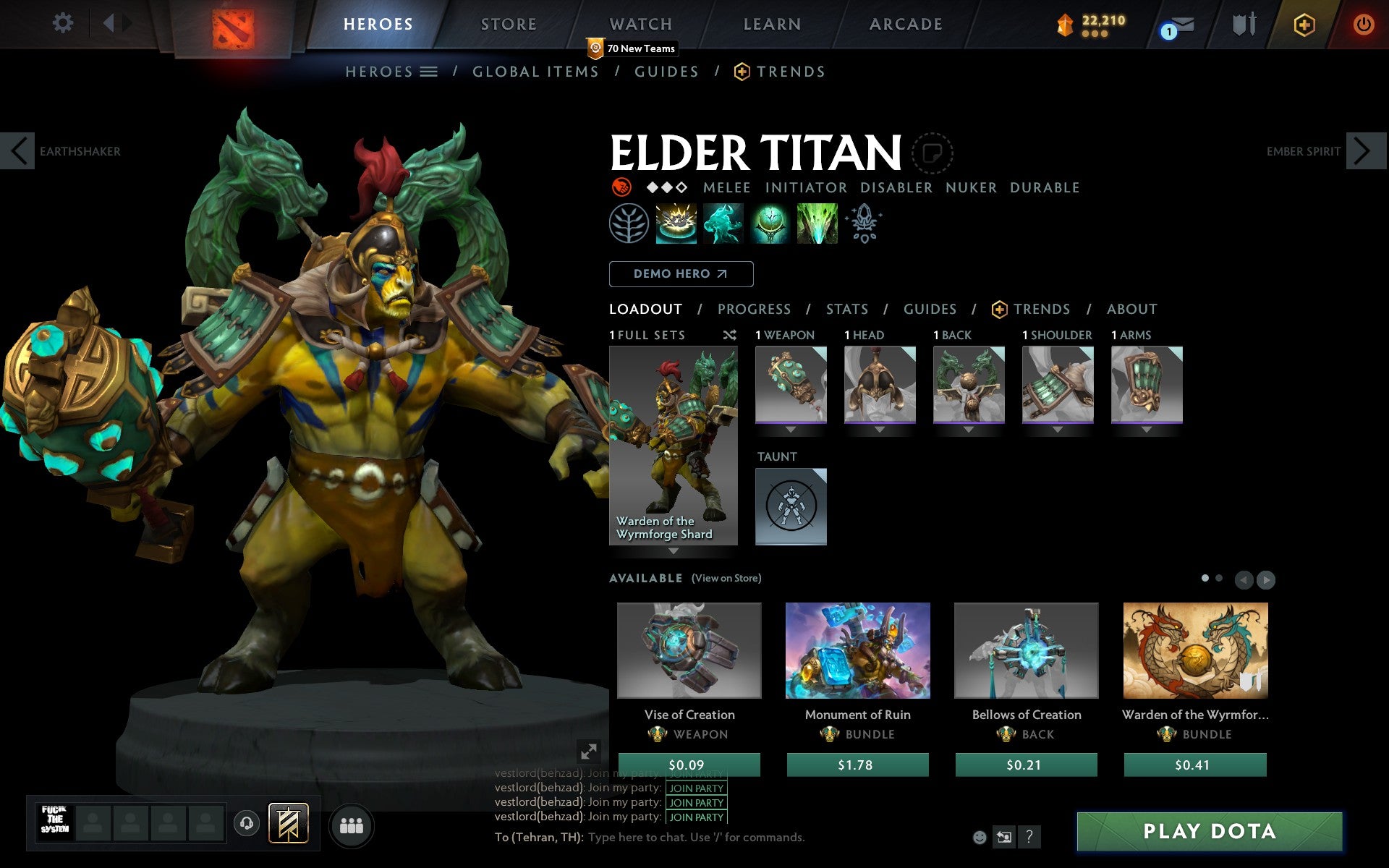This screenshot has height=868, width=1389.
Task: Open the Astral Spirit ability details
Action: click(723, 224)
